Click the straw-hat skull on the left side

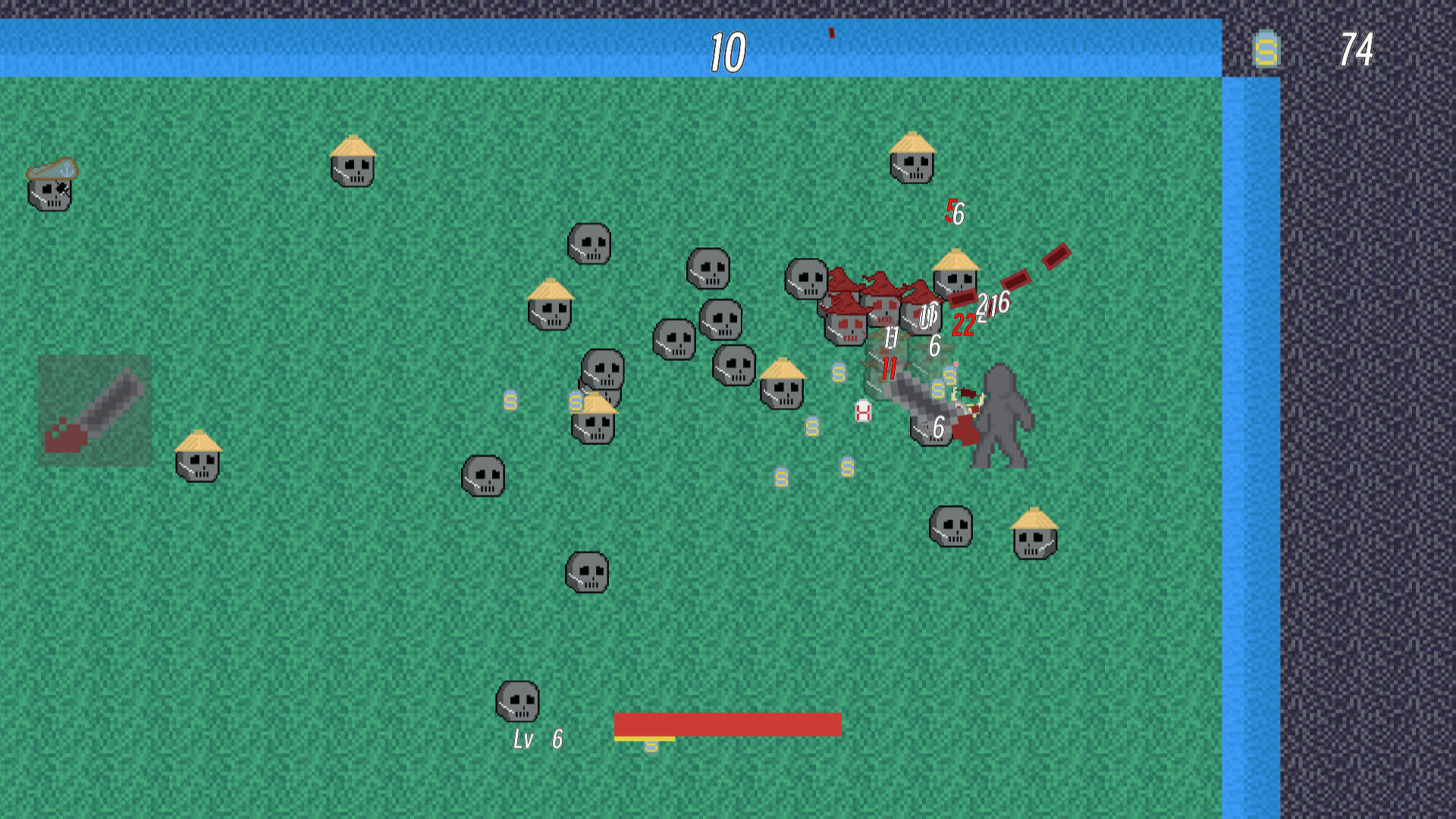(198, 463)
